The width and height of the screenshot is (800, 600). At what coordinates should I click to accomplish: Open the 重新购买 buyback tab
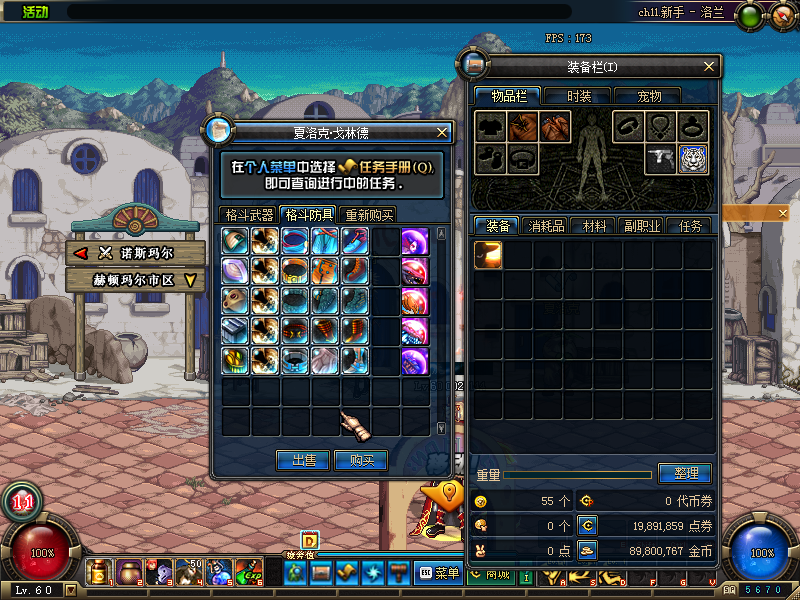369,215
